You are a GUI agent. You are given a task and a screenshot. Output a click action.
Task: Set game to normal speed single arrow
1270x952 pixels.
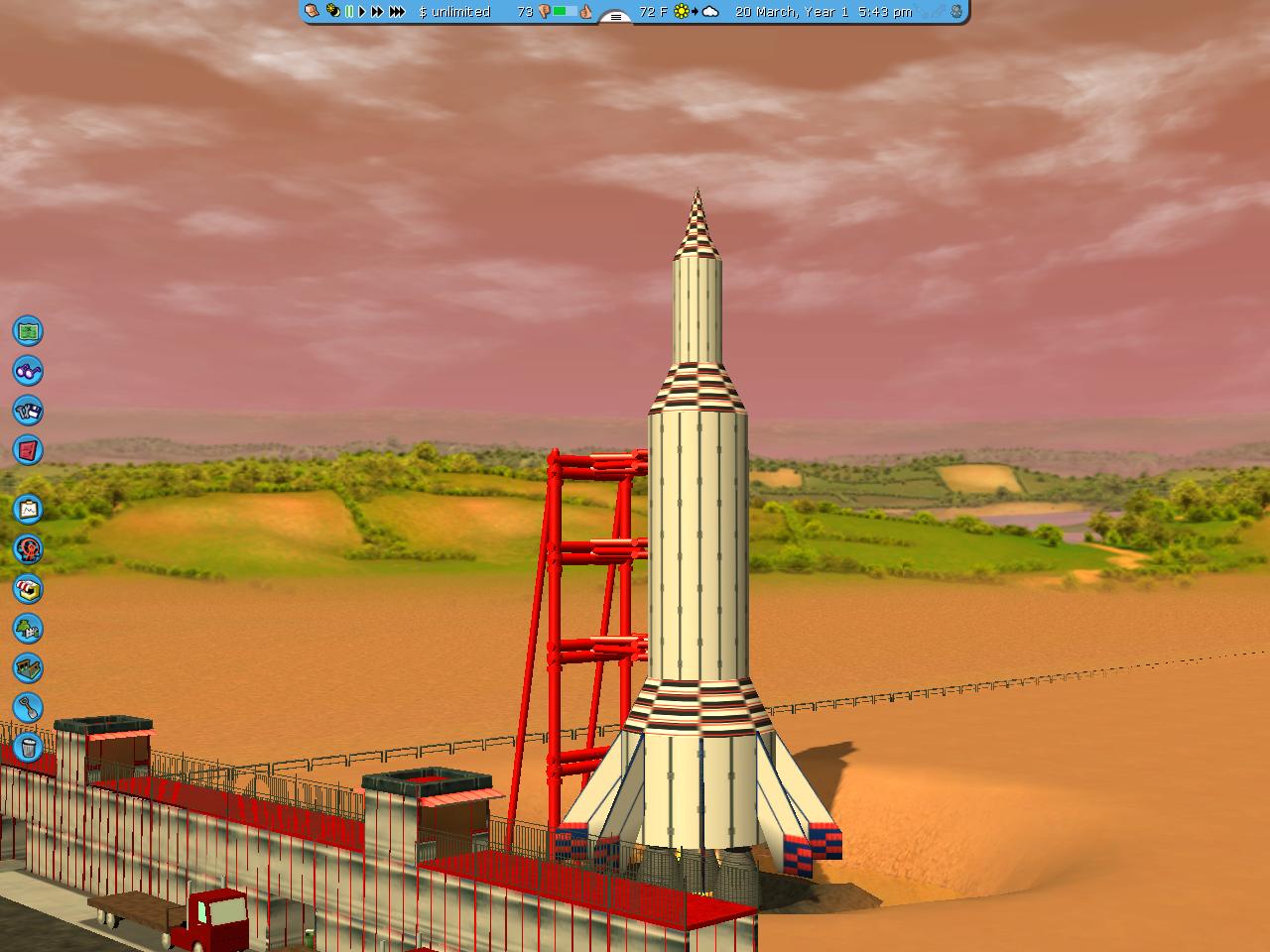coord(362,12)
